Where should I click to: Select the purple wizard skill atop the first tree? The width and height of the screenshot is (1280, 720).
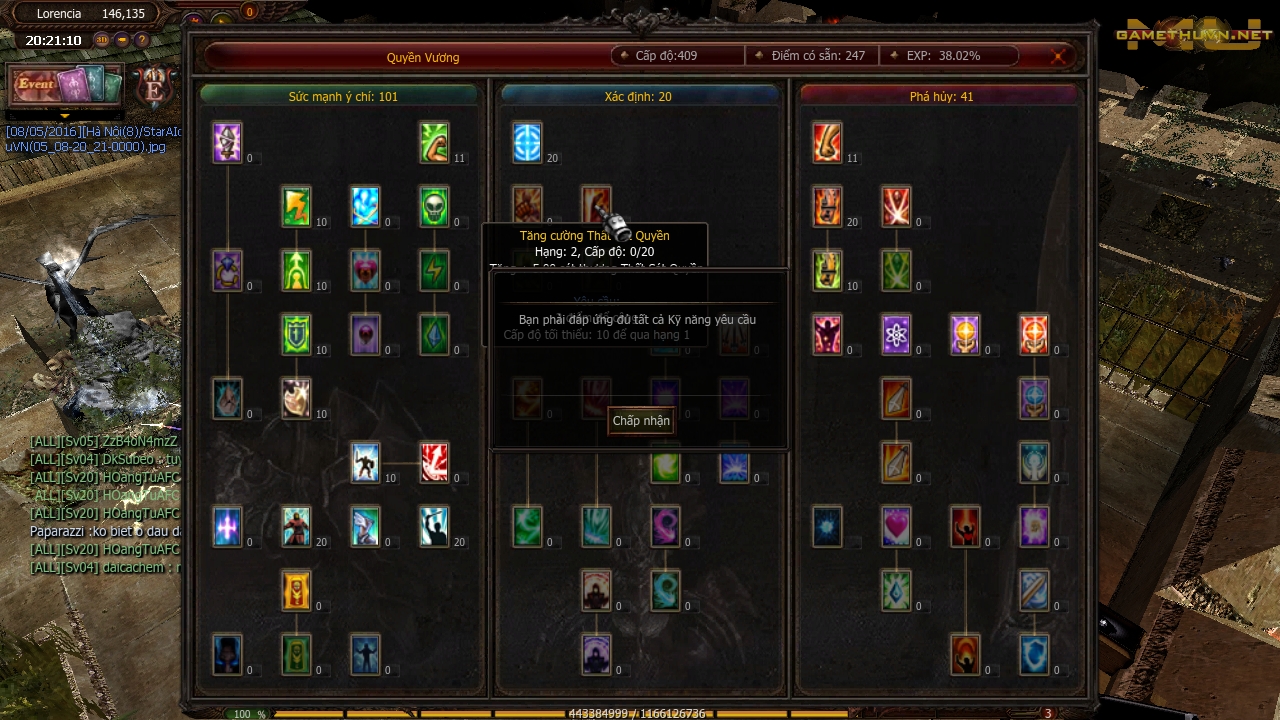227,142
